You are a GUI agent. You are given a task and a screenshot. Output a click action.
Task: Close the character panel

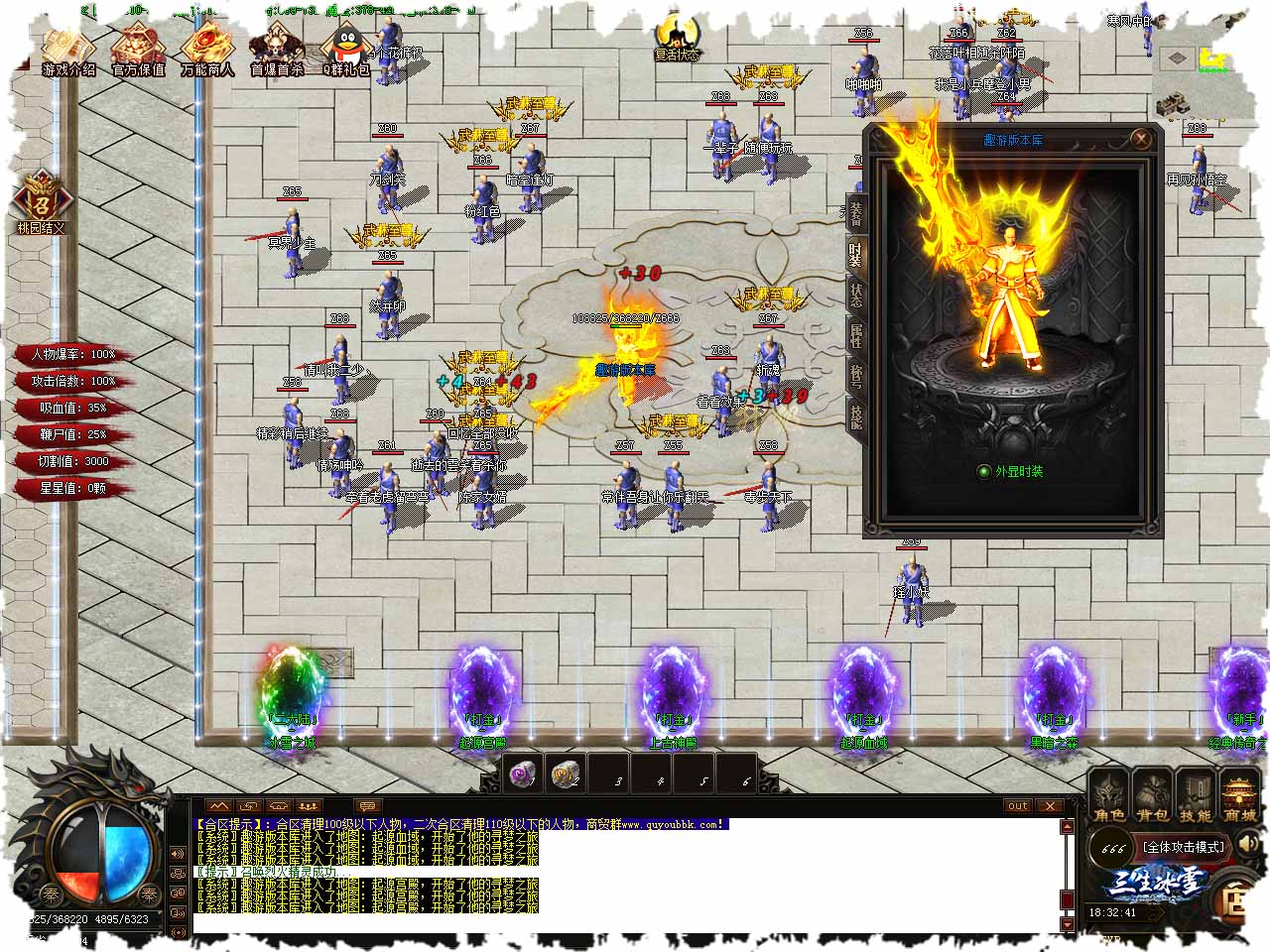tap(1141, 139)
